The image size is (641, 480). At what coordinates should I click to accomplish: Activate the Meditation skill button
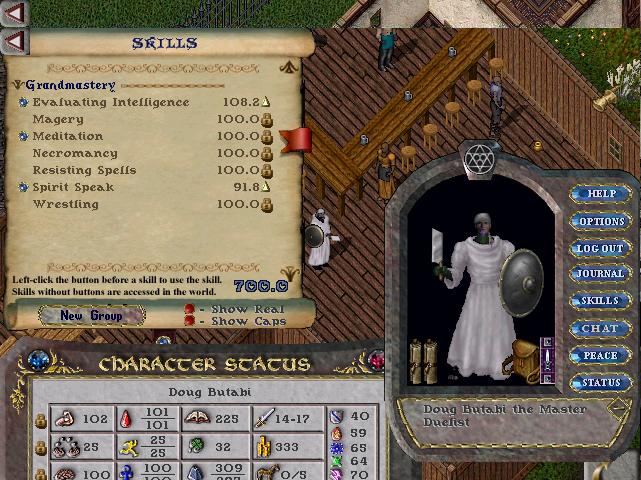24,137
